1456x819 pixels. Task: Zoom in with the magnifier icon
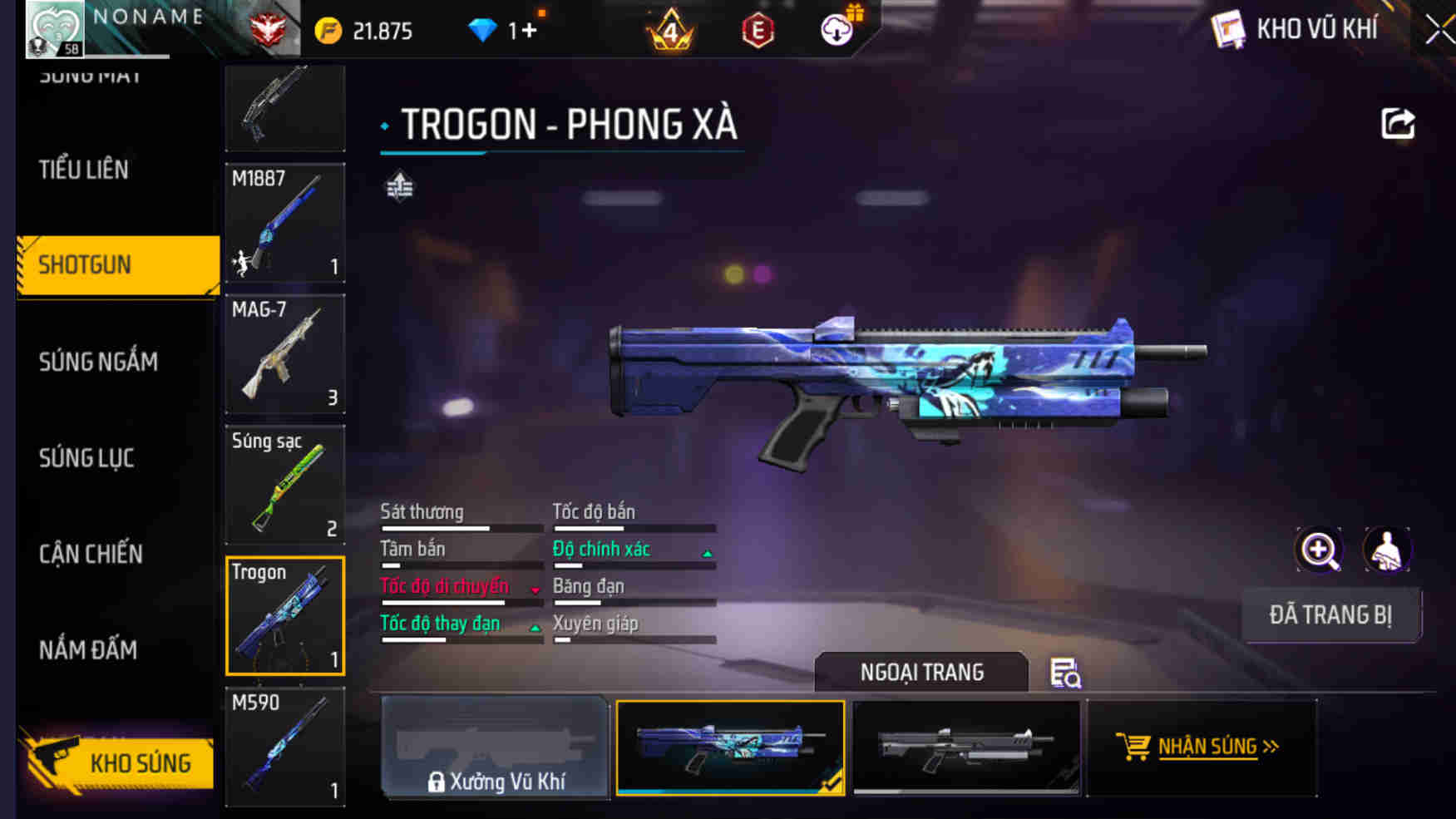pyautogui.click(x=1319, y=550)
